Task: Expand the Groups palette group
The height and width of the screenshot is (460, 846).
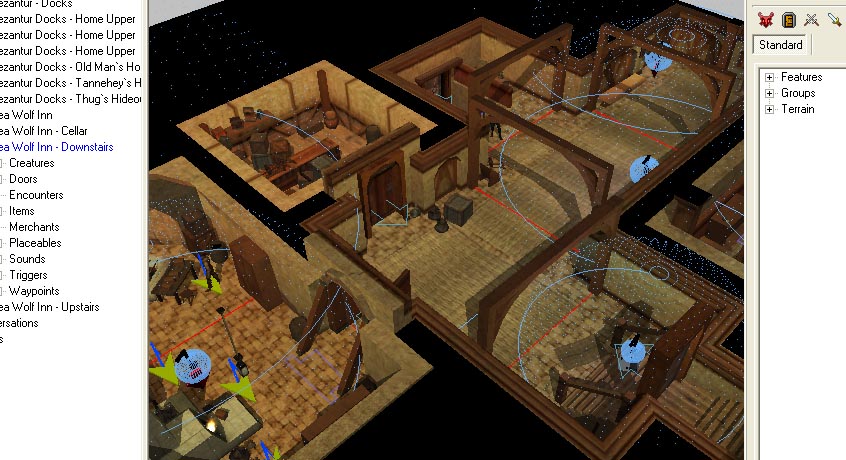Action: pyautogui.click(x=770, y=93)
